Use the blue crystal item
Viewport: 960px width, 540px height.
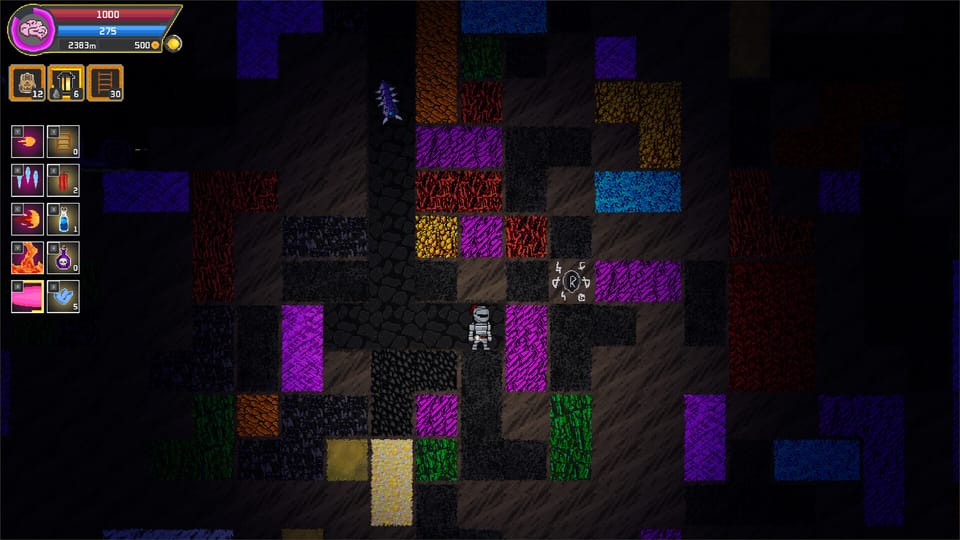point(63,296)
